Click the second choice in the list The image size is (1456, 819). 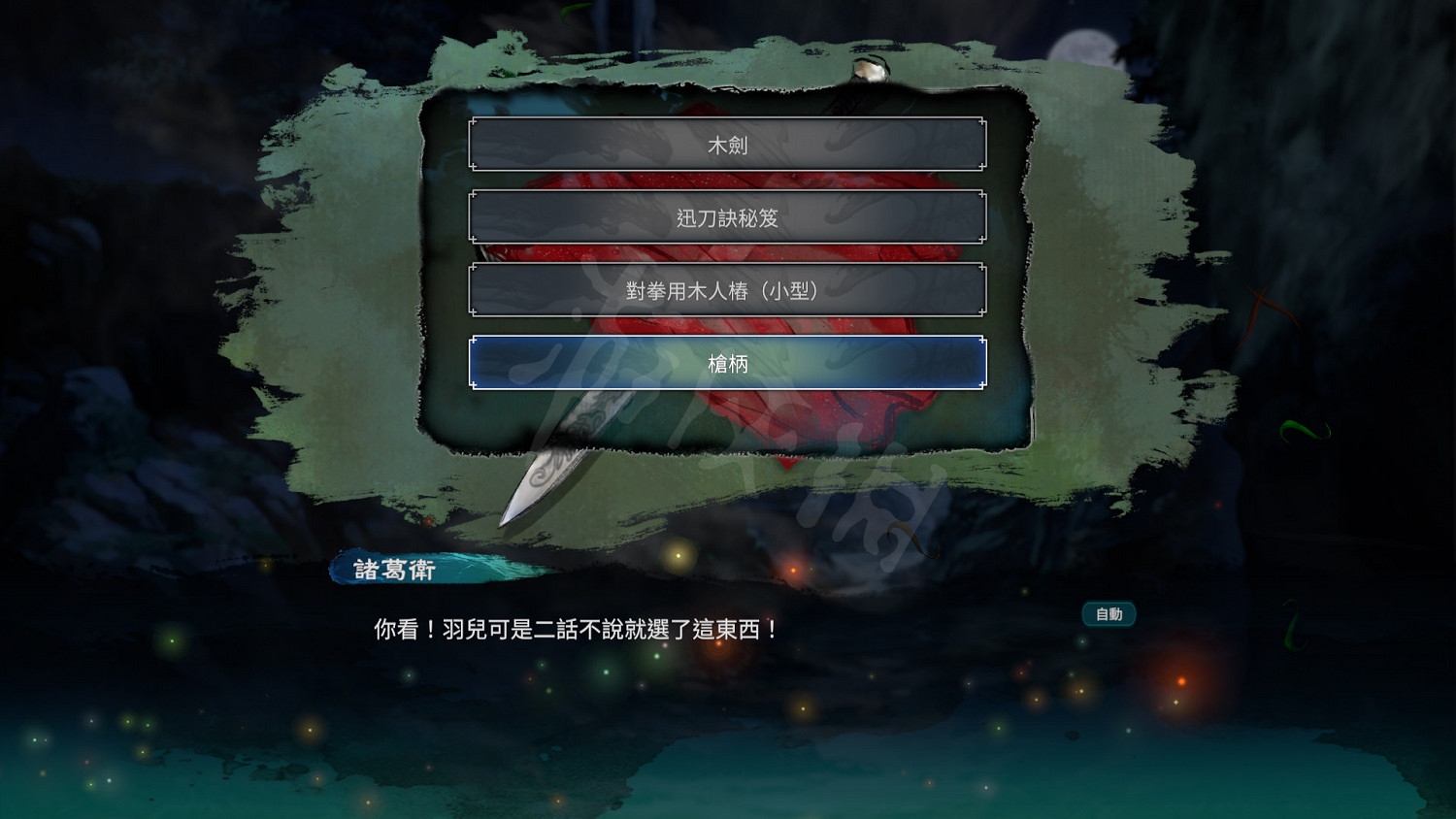pos(728,215)
